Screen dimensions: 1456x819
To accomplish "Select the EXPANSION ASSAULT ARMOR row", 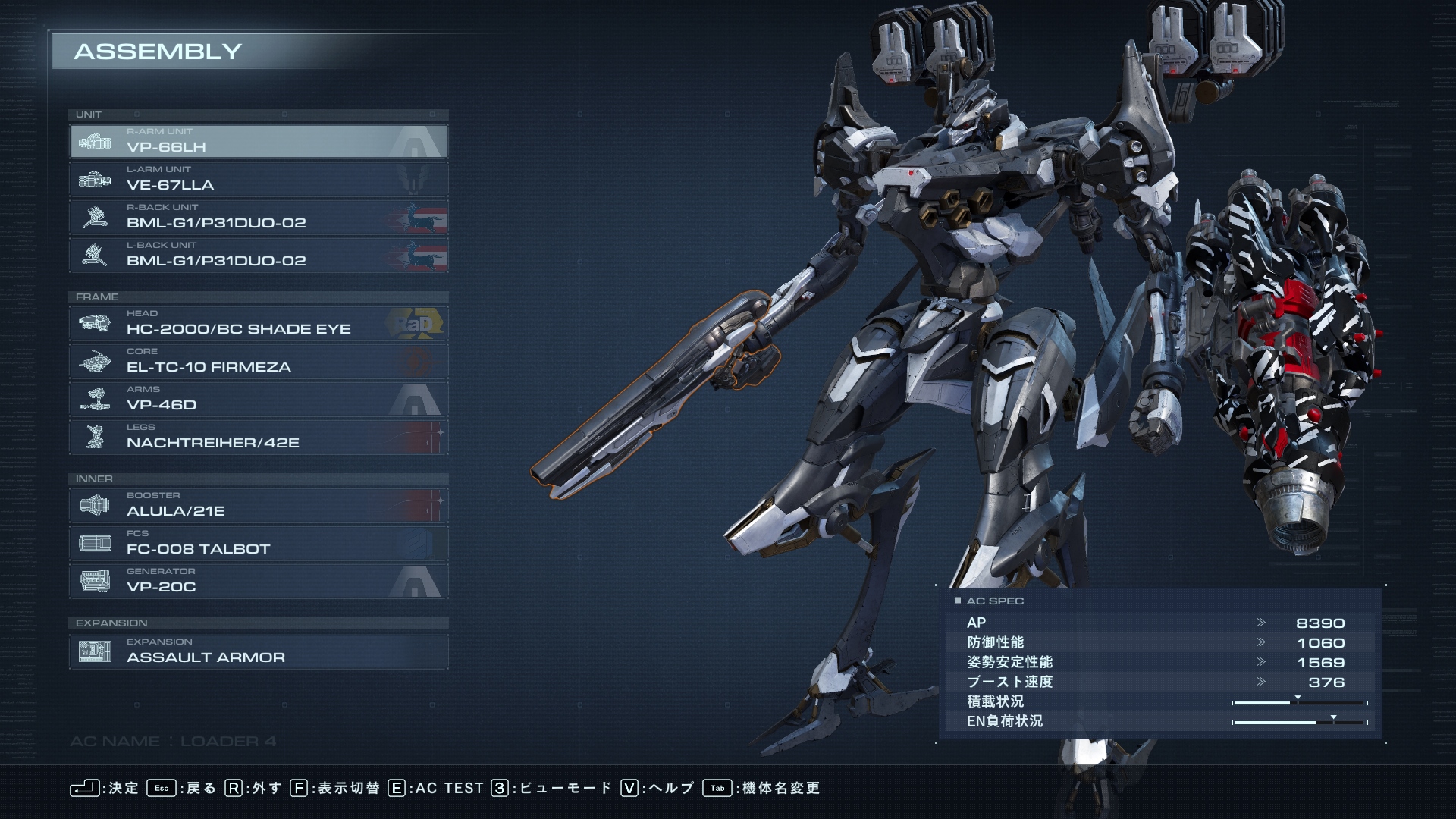I will 258,652.
